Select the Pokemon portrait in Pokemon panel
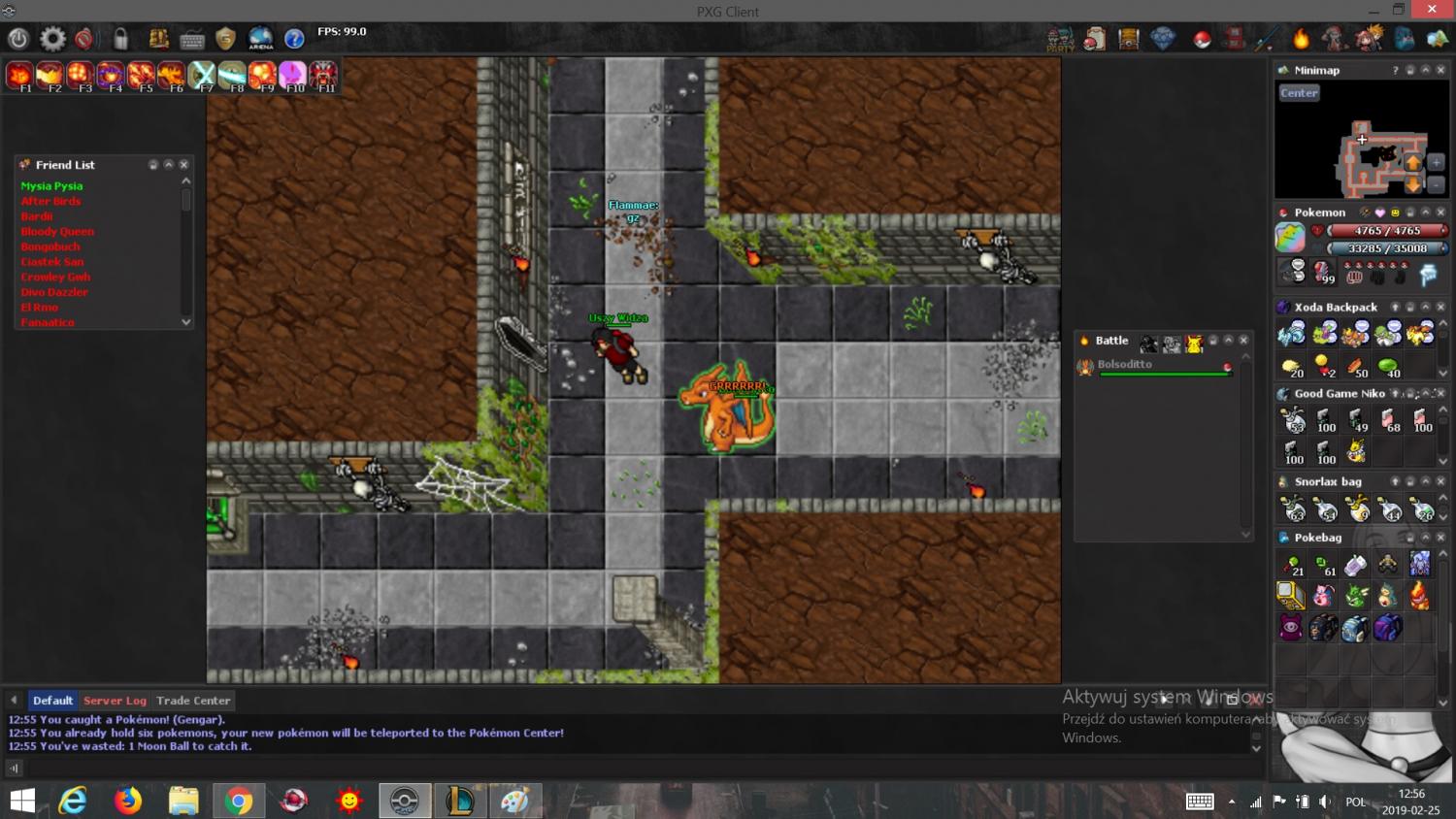Screen dimensions: 1456x819 [x=1290, y=237]
